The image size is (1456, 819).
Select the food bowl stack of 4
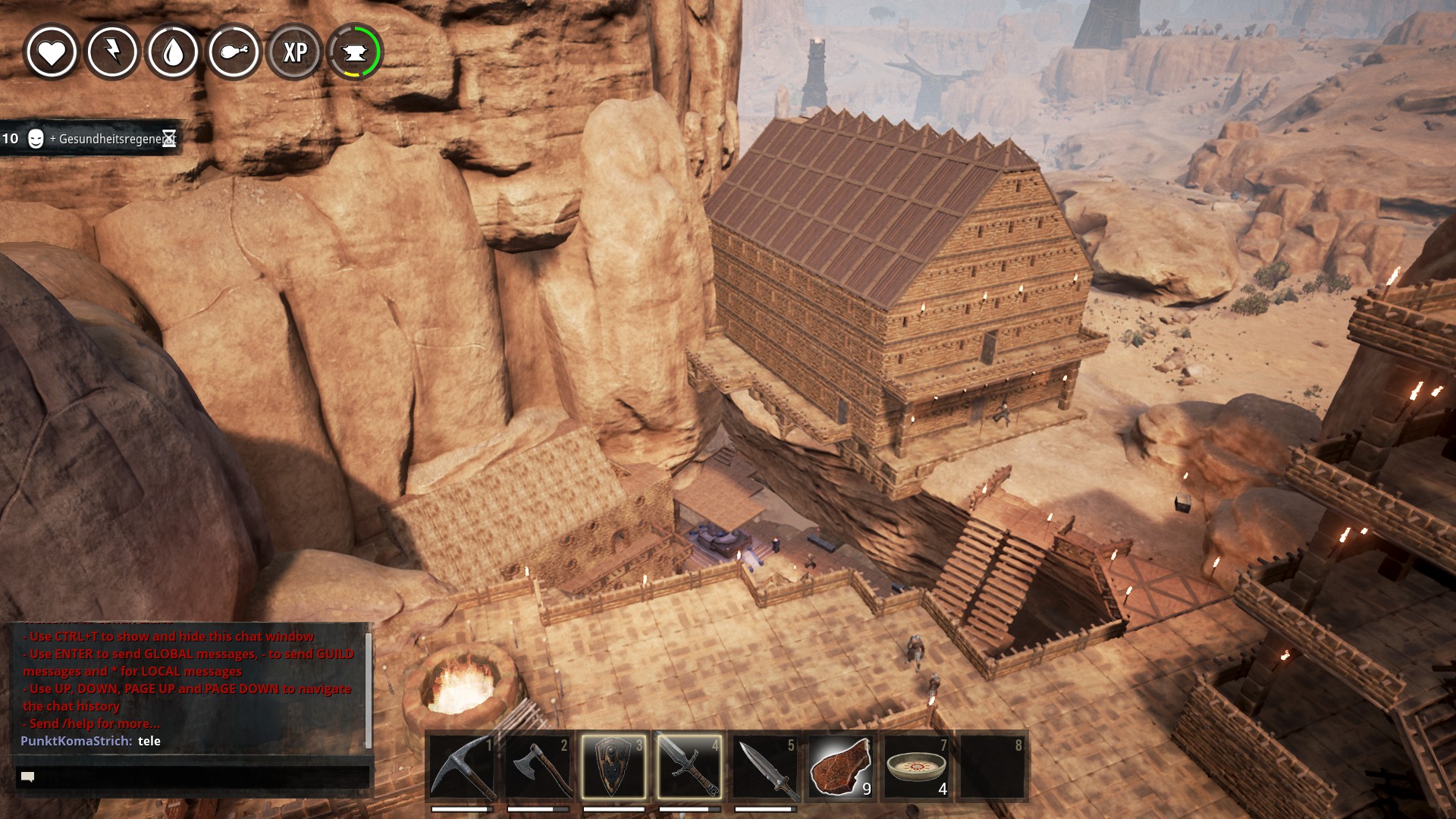click(x=917, y=766)
